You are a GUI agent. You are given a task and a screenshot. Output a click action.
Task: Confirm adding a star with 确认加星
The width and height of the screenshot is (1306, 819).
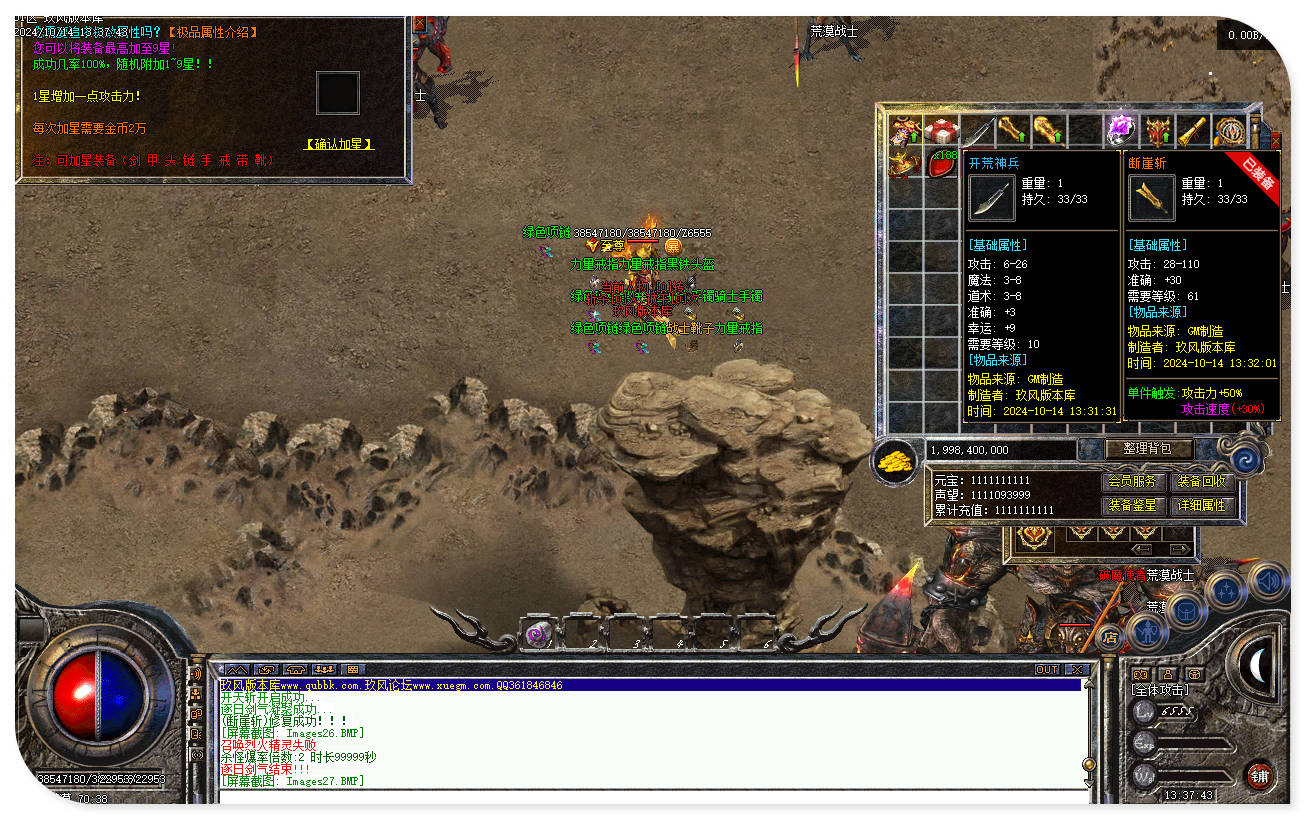[339, 144]
